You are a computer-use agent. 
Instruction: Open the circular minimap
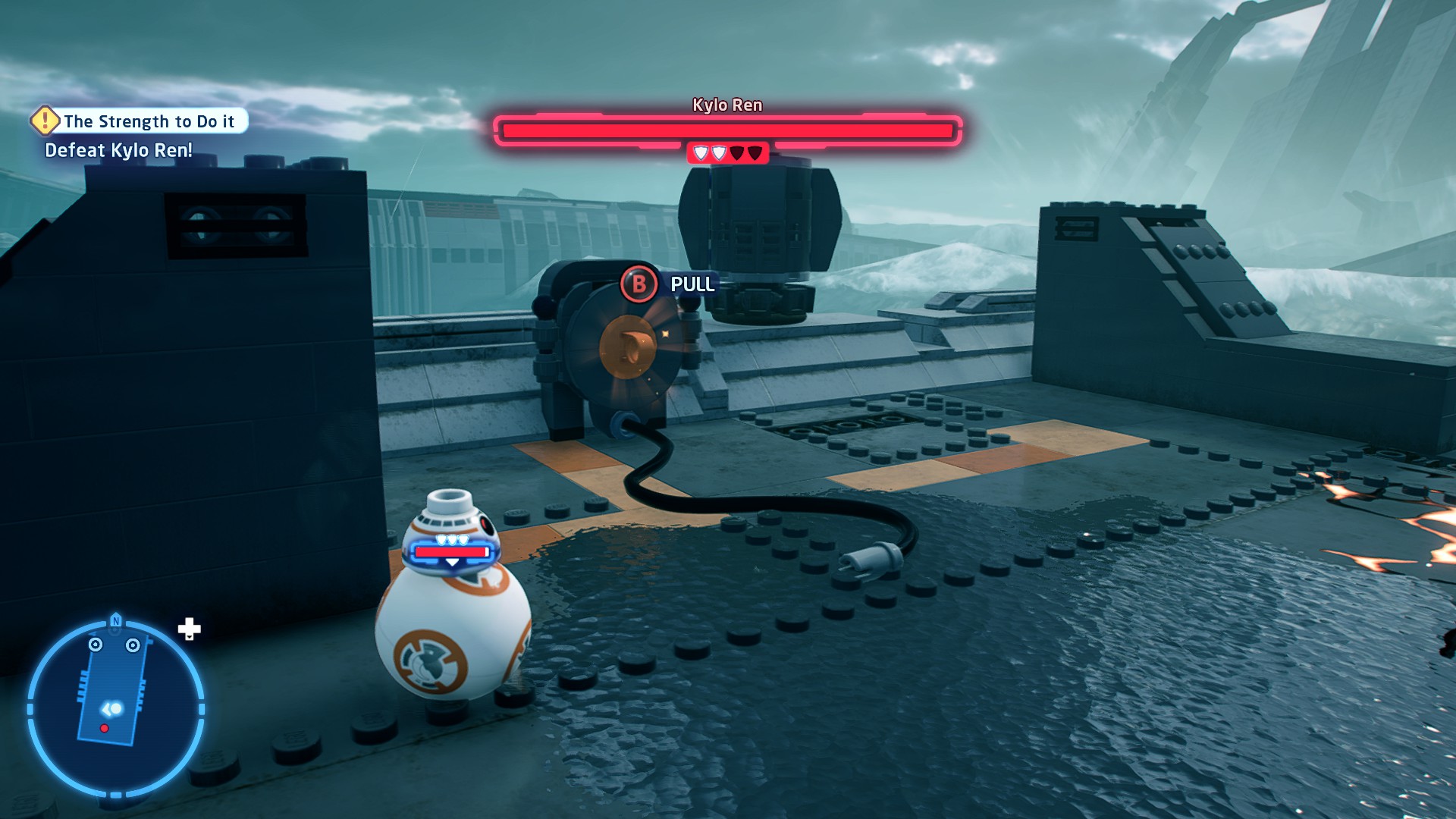point(115,708)
